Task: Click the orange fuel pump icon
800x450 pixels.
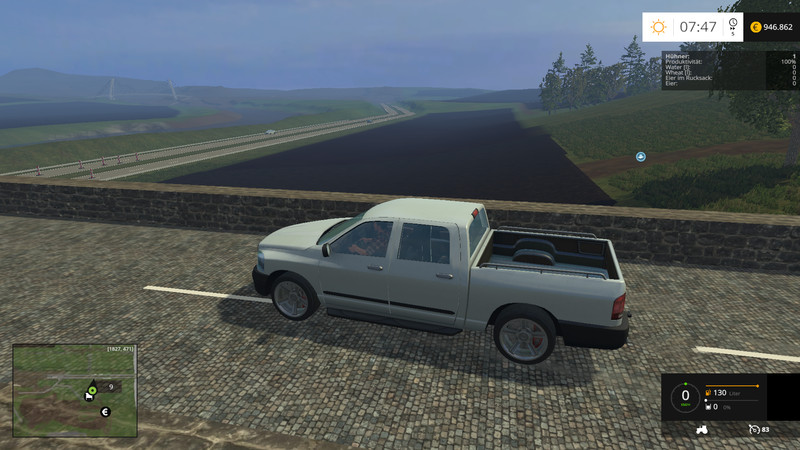Action: coord(708,393)
